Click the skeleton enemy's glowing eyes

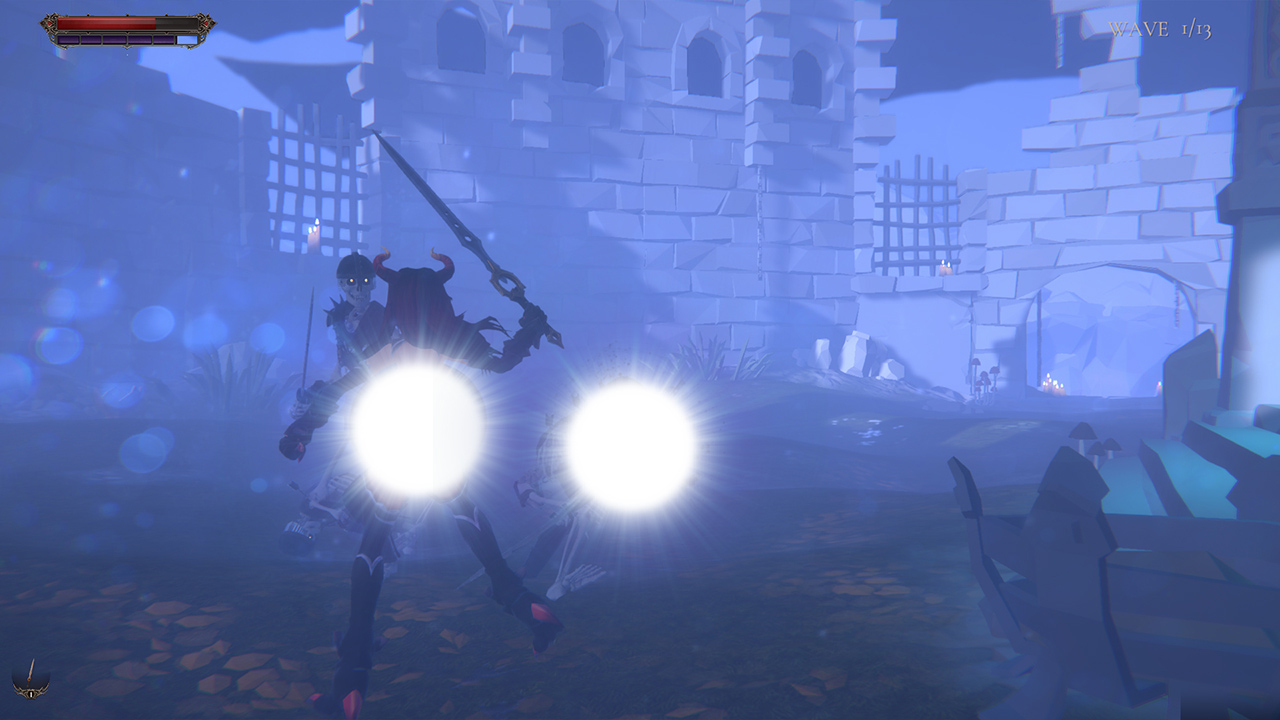point(358,281)
